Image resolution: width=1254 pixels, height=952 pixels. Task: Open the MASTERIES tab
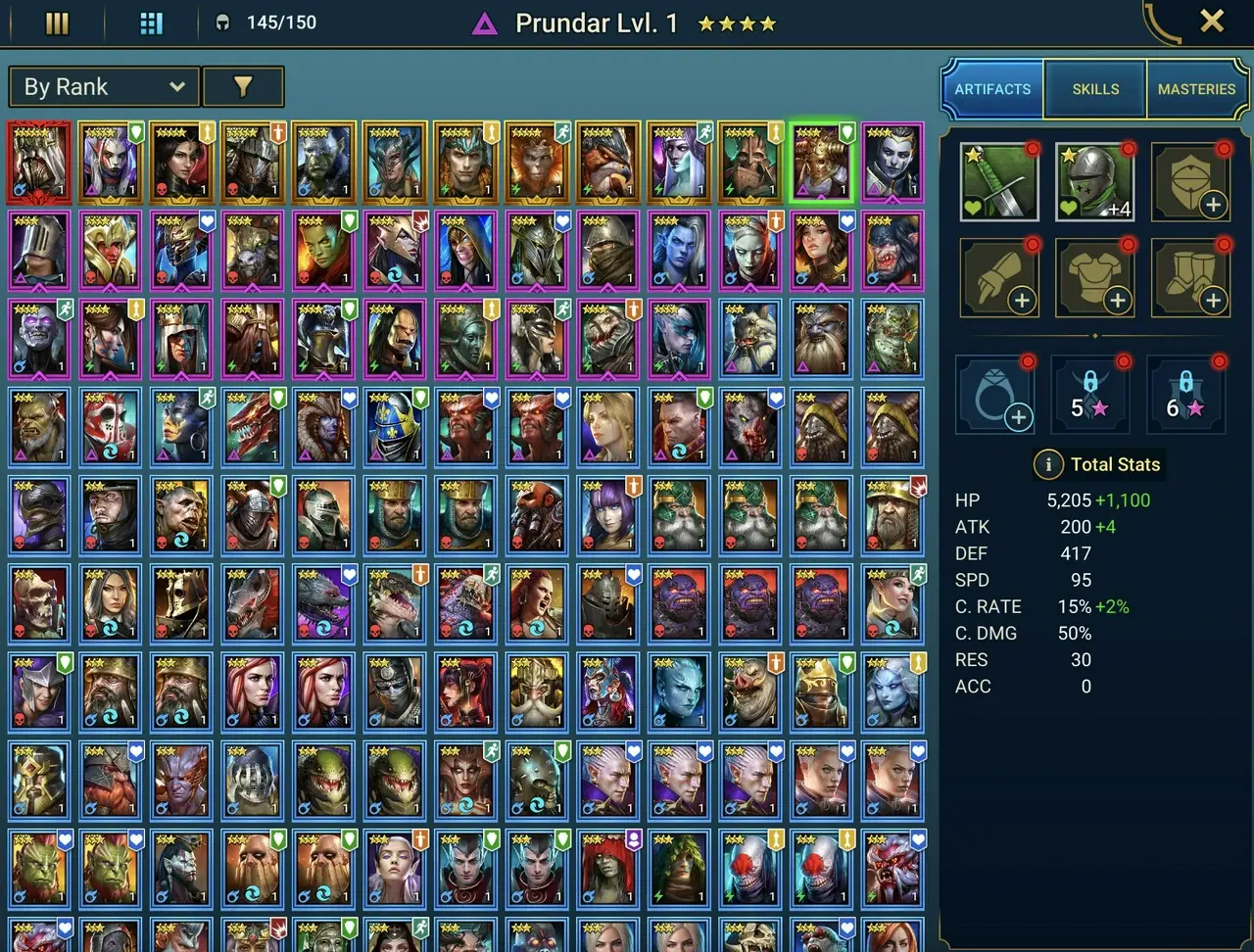(x=1196, y=88)
